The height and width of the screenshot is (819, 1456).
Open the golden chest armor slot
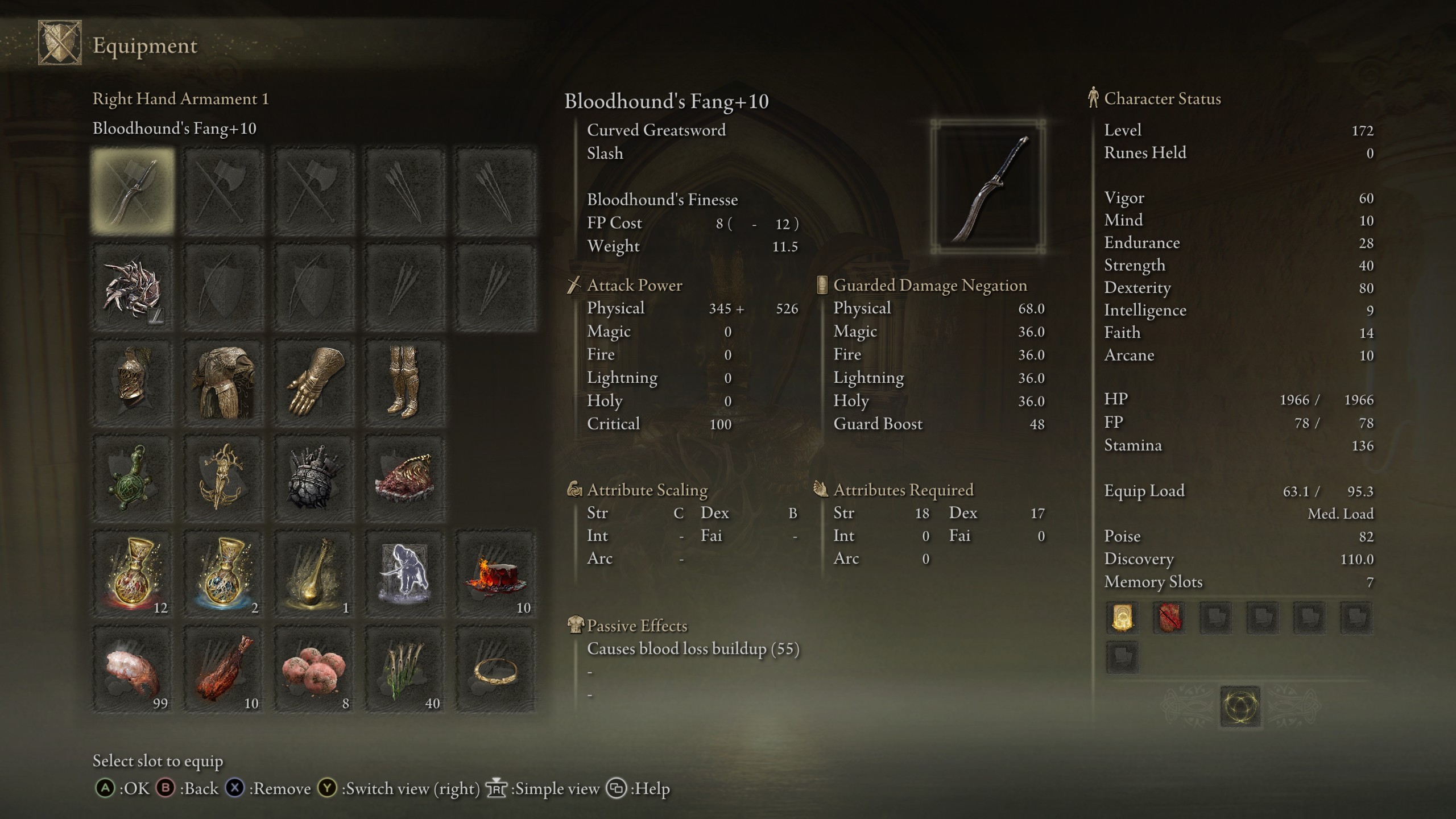coord(224,383)
